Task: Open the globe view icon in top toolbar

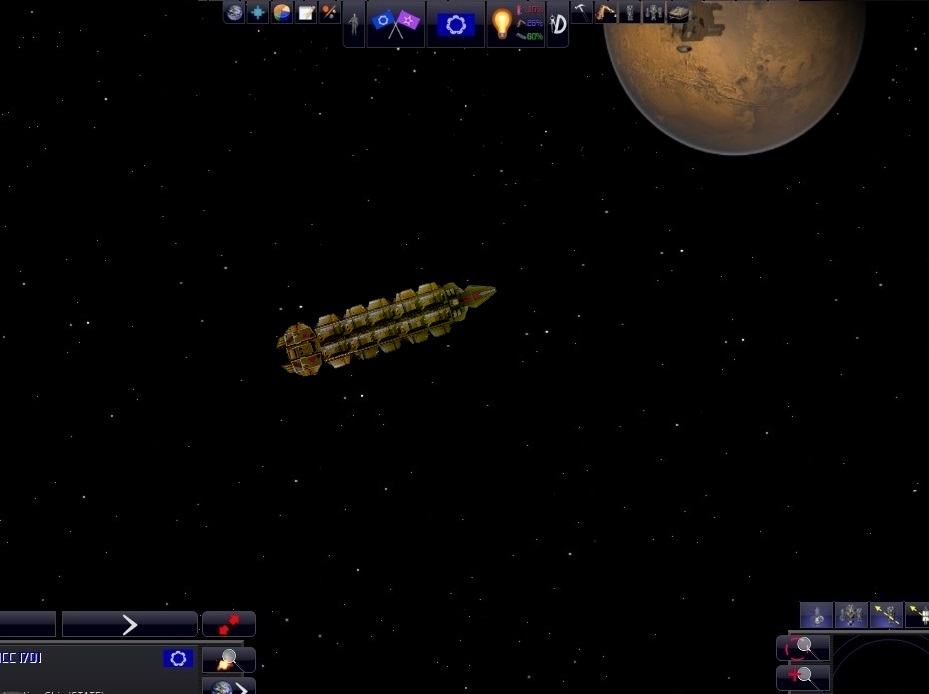Action: 234,13
